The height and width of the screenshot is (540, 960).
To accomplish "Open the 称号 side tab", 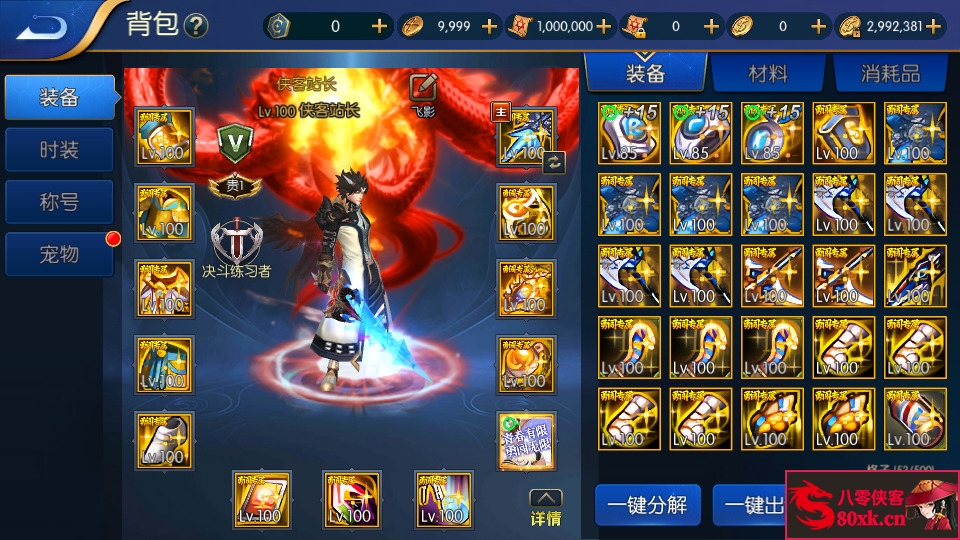I will (58, 203).
